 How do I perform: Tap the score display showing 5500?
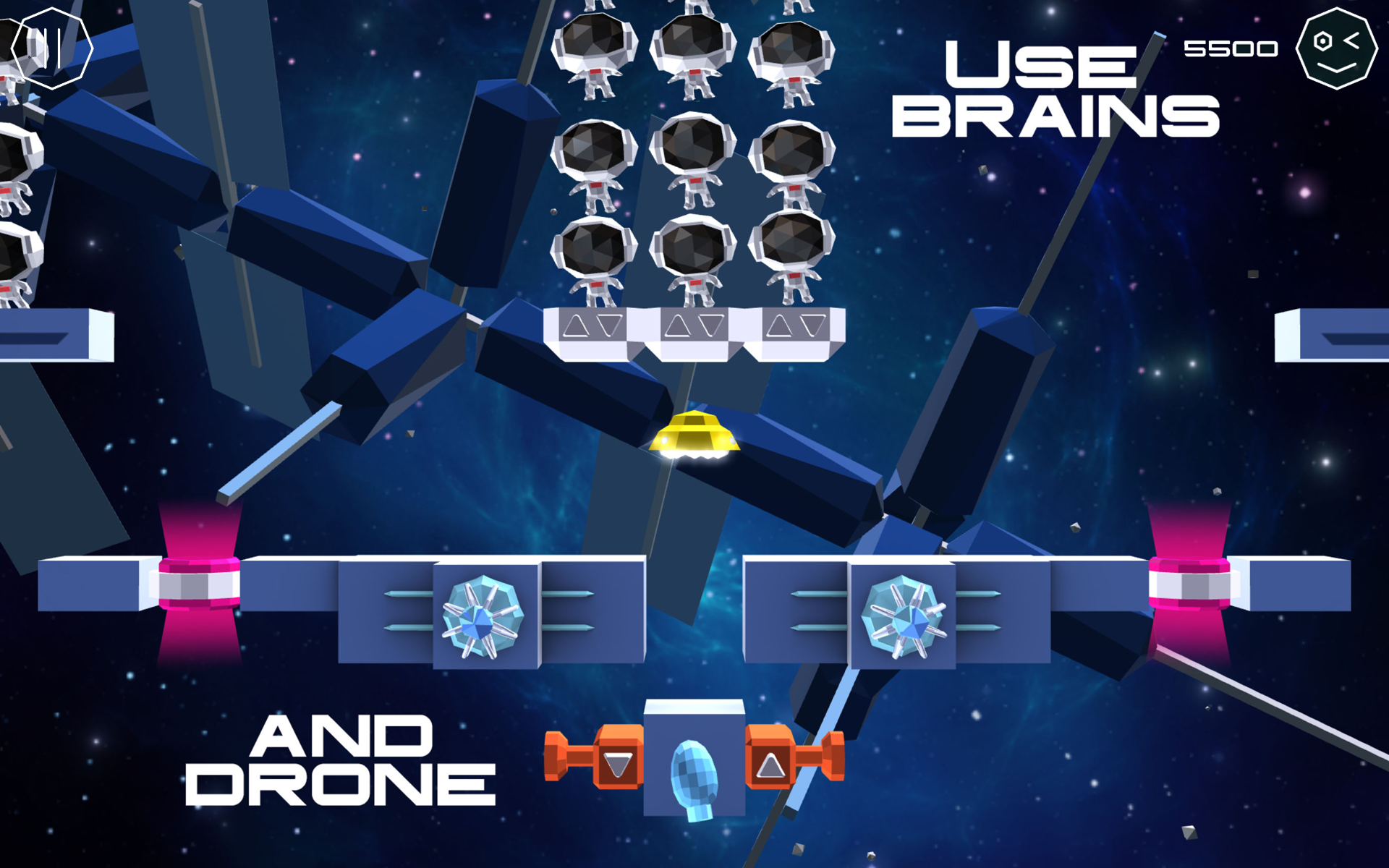pos(1230,48)
